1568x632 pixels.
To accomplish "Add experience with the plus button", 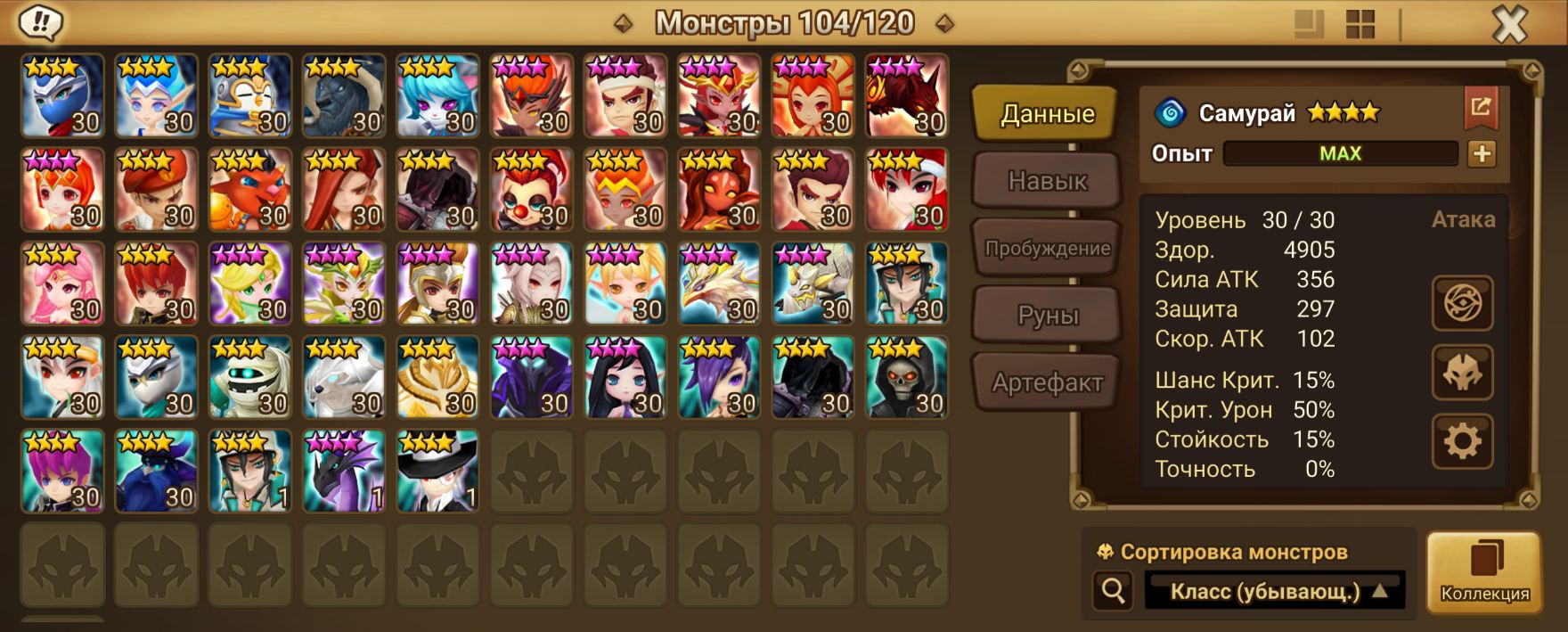I will 1482,153.
